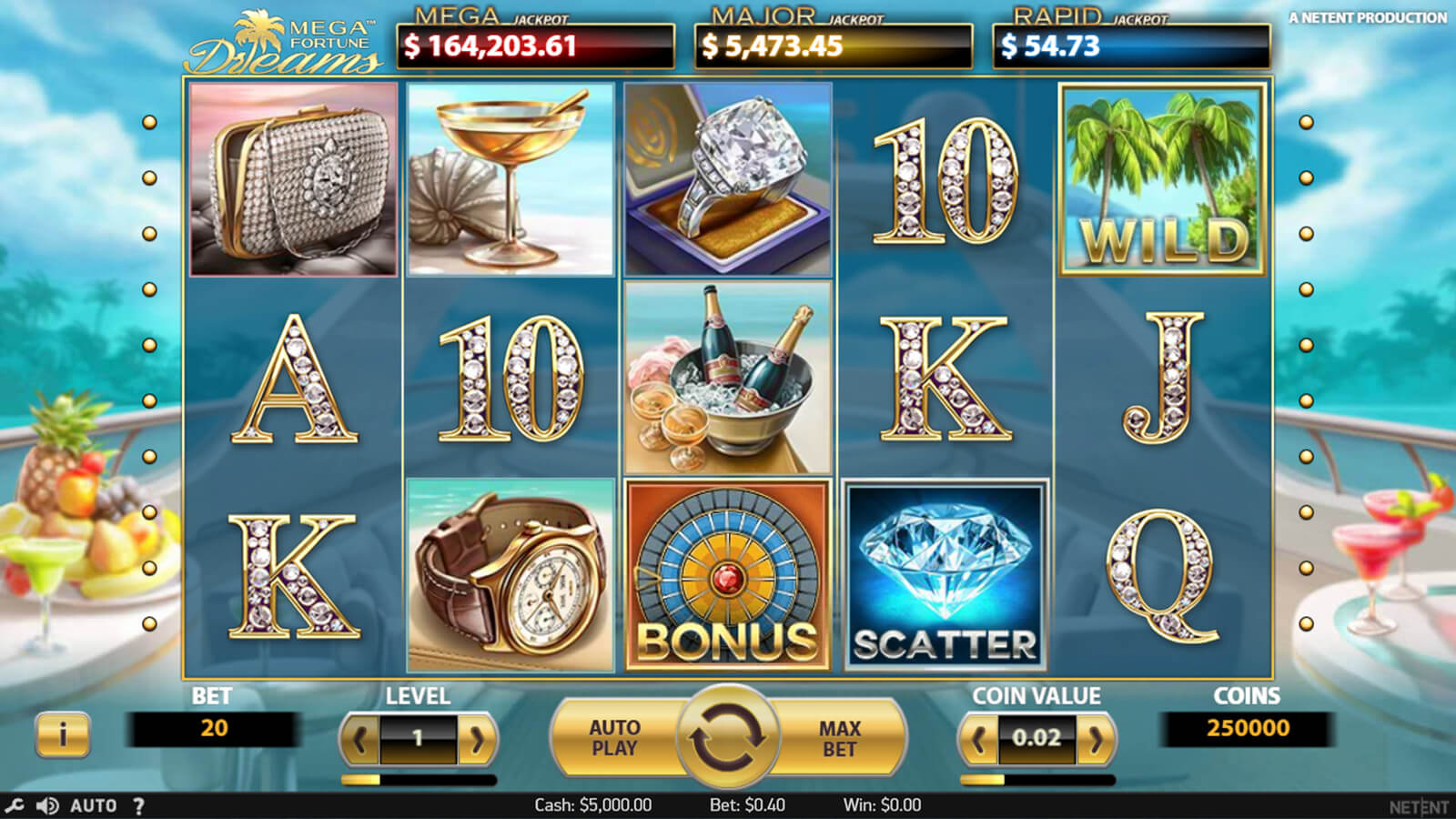Increase the bet level

(x=477, y=739)
